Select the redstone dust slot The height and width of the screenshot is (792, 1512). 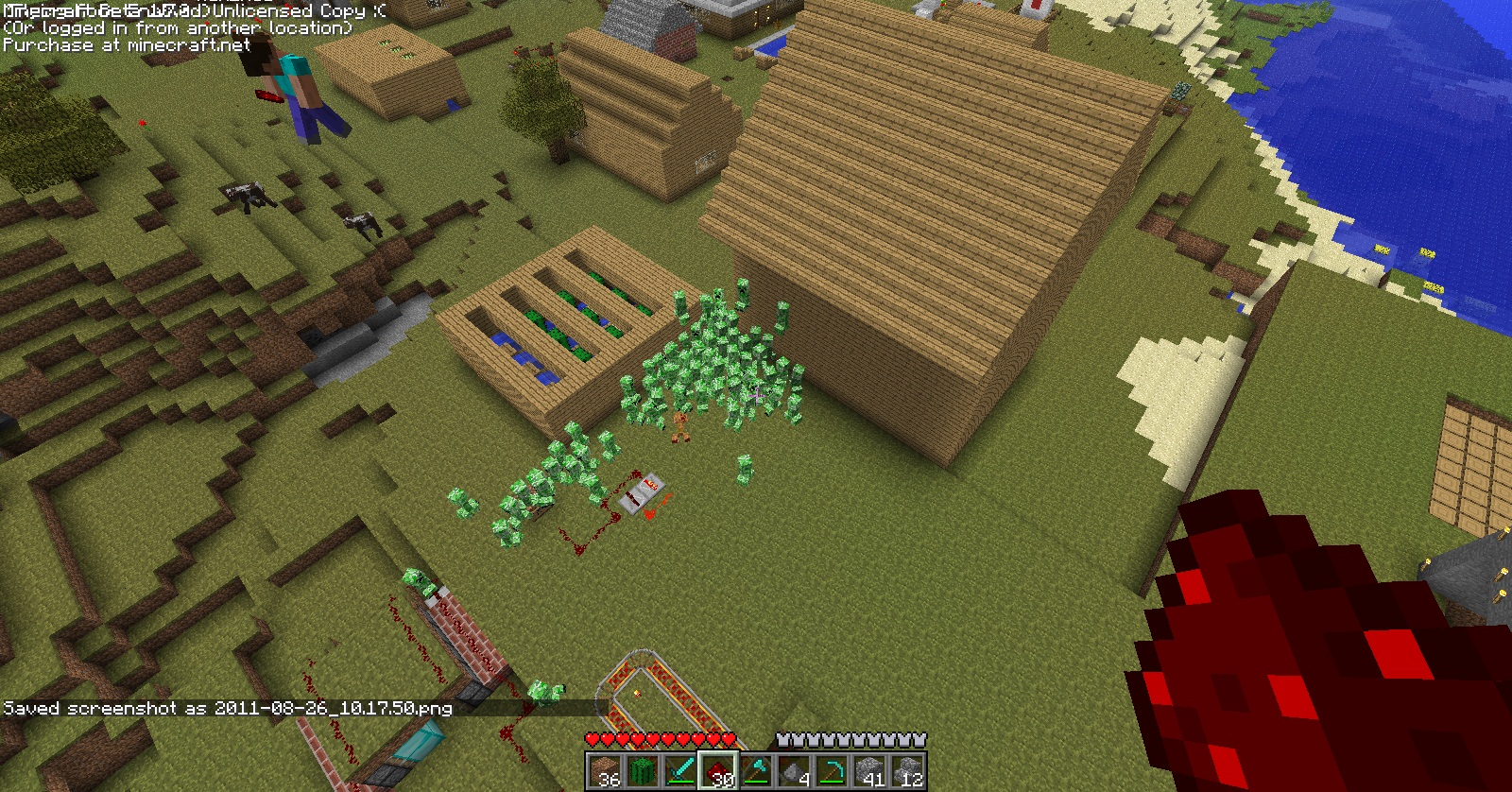pyautogui.click(x=718, y=771)
